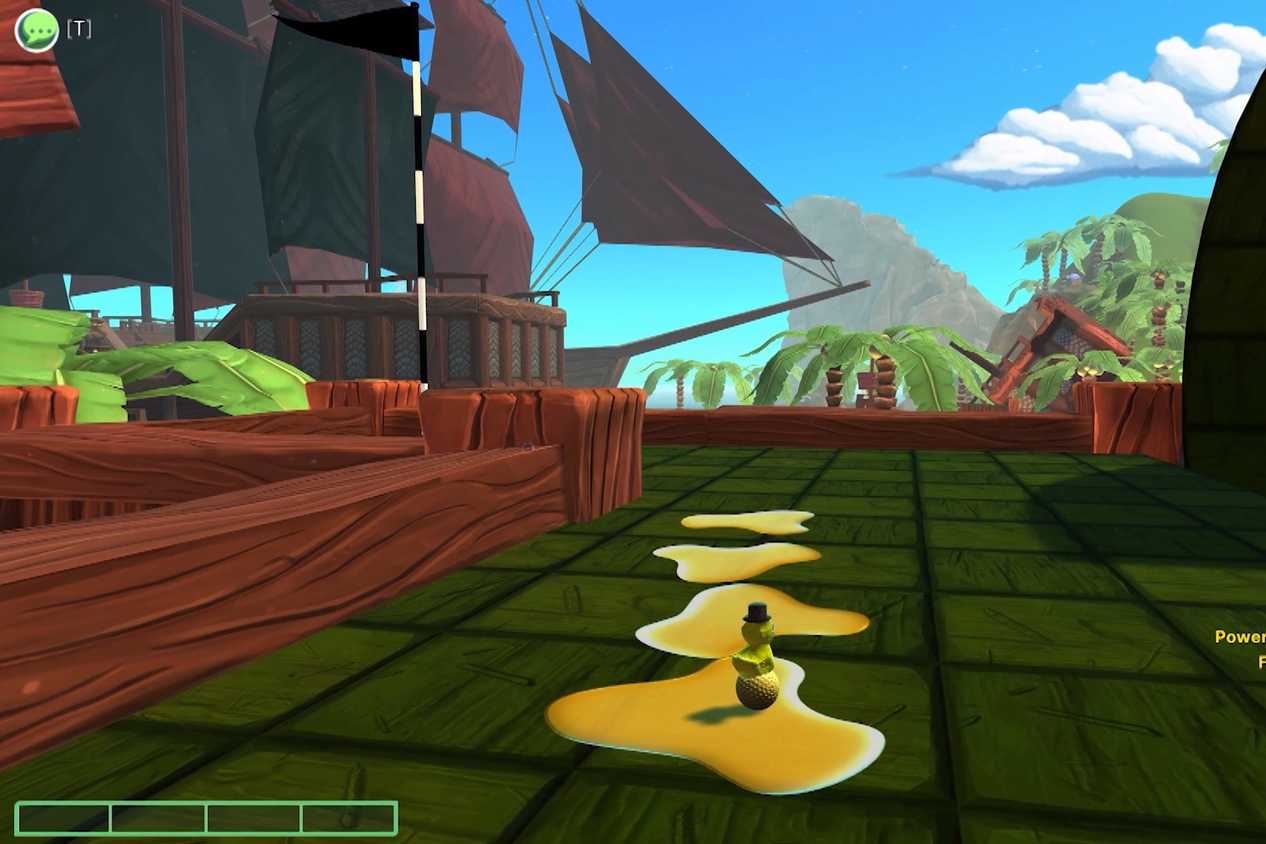This screenshot has width=1266, height=844.
Task: Open the green chat bubble icon
Action: coord(37,30)
